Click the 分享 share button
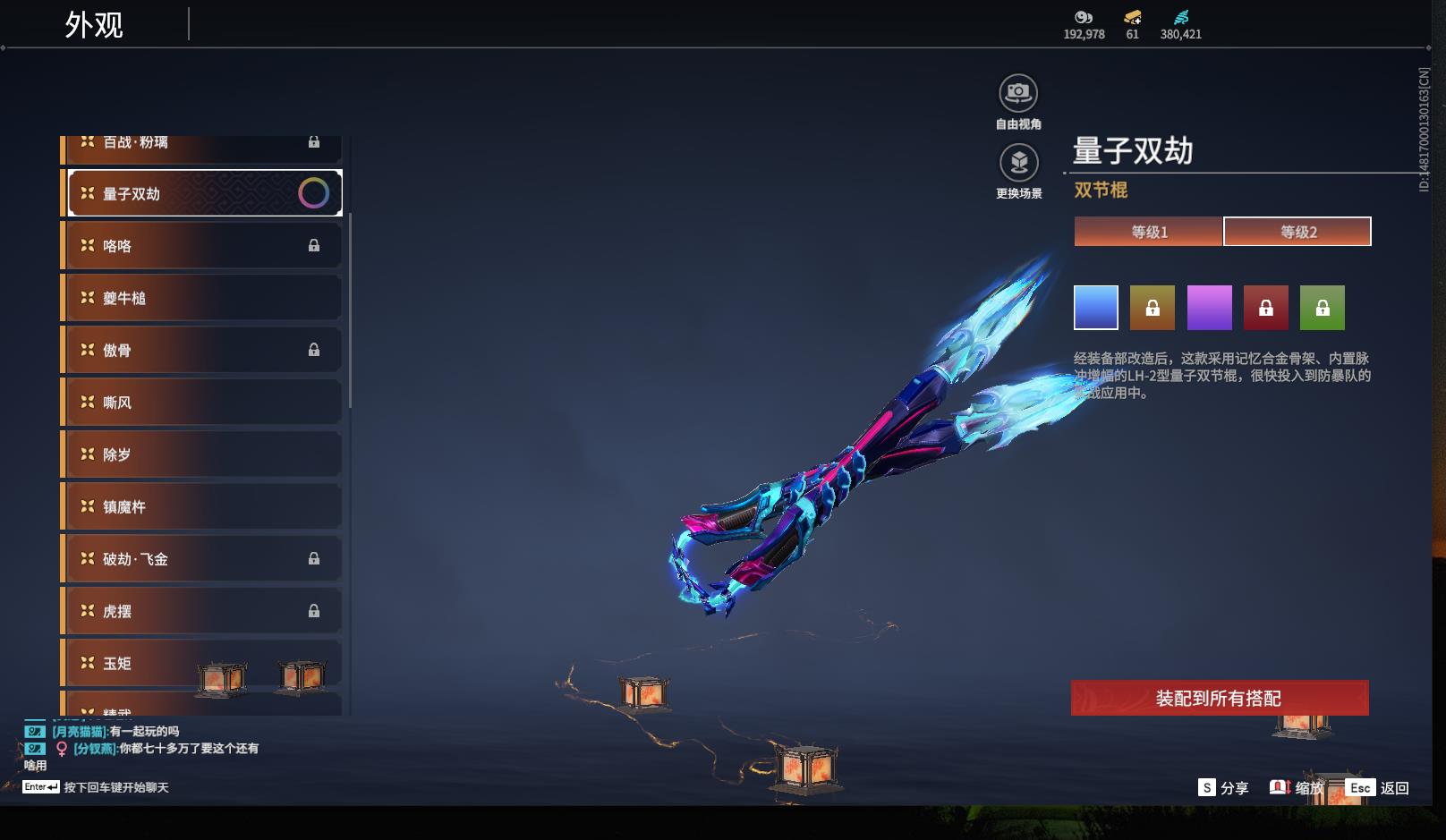The height and width of the screenshot is (840, 1446). coord(1223,787)
